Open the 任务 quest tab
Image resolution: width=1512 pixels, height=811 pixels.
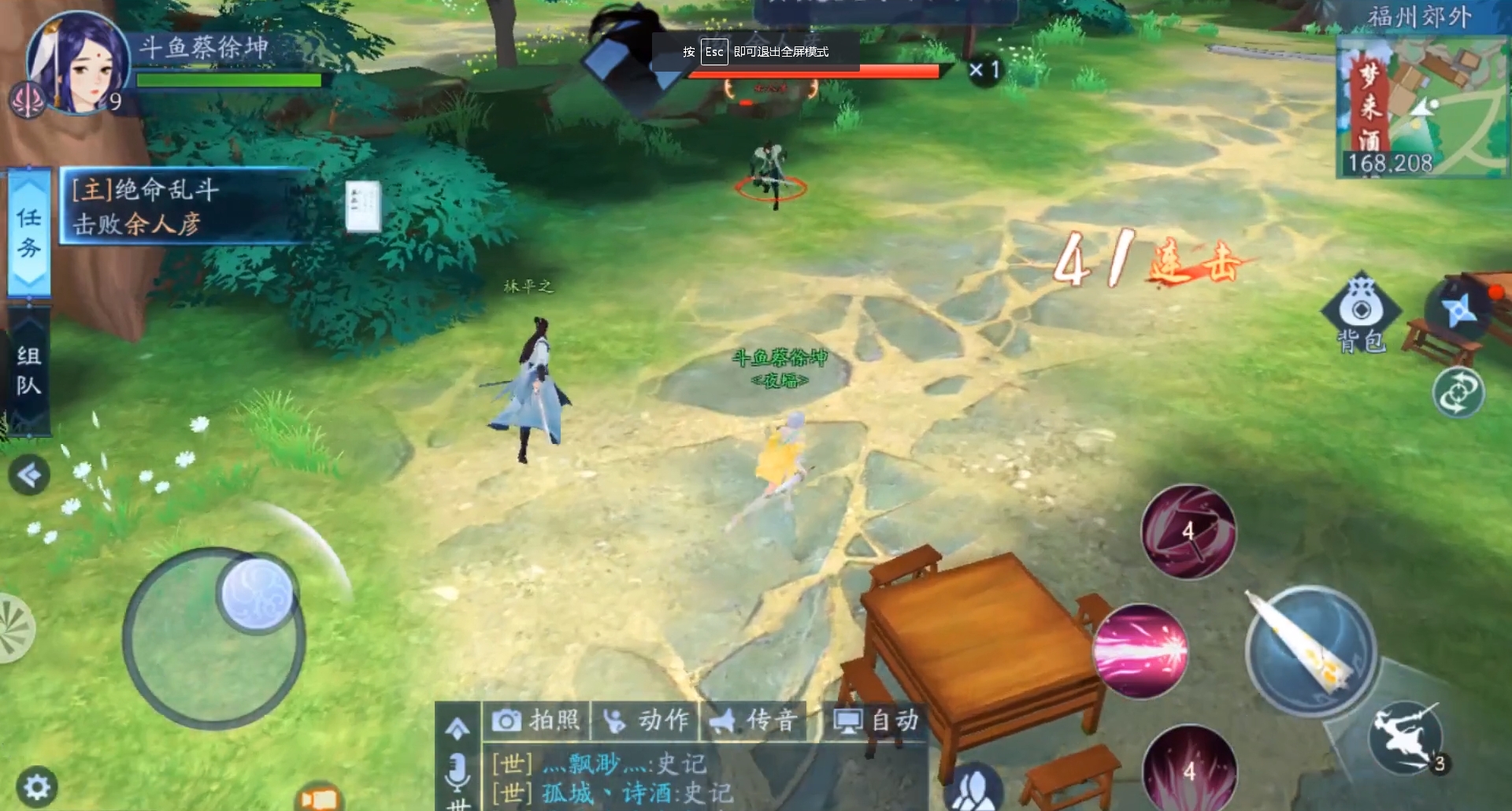29,233
